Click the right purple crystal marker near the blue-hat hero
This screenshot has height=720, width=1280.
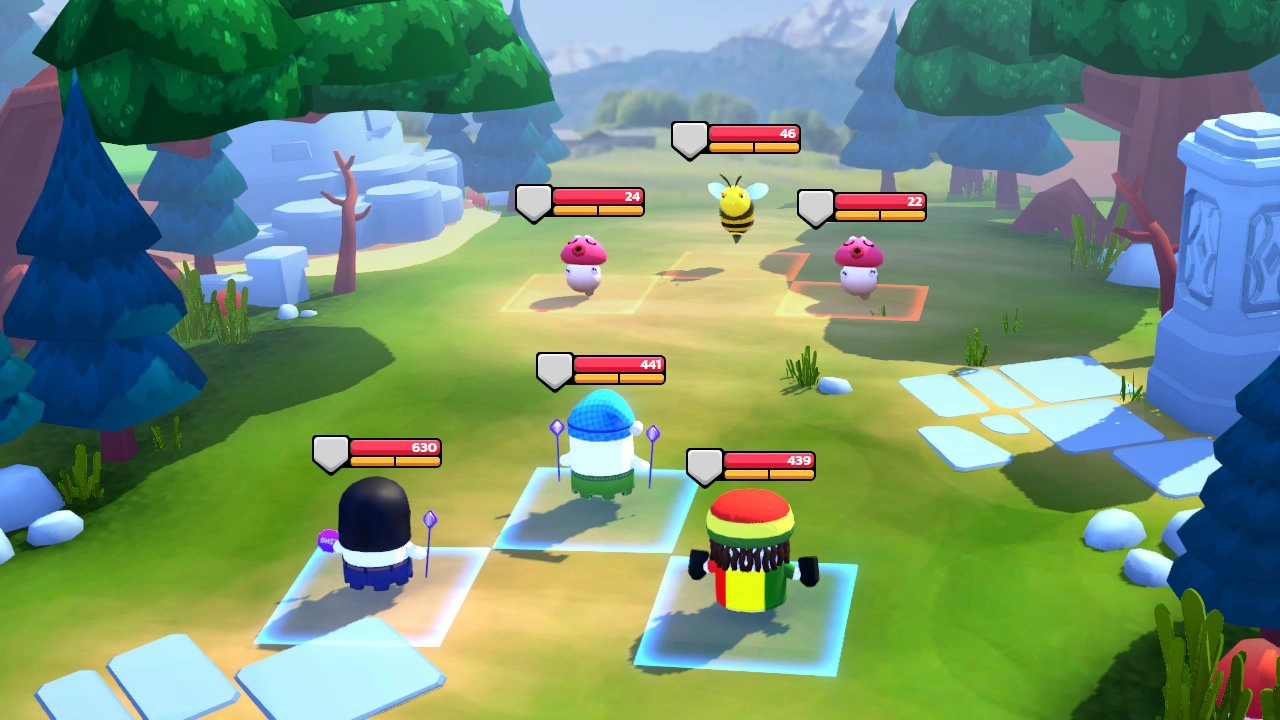click(x=652, y=432)
